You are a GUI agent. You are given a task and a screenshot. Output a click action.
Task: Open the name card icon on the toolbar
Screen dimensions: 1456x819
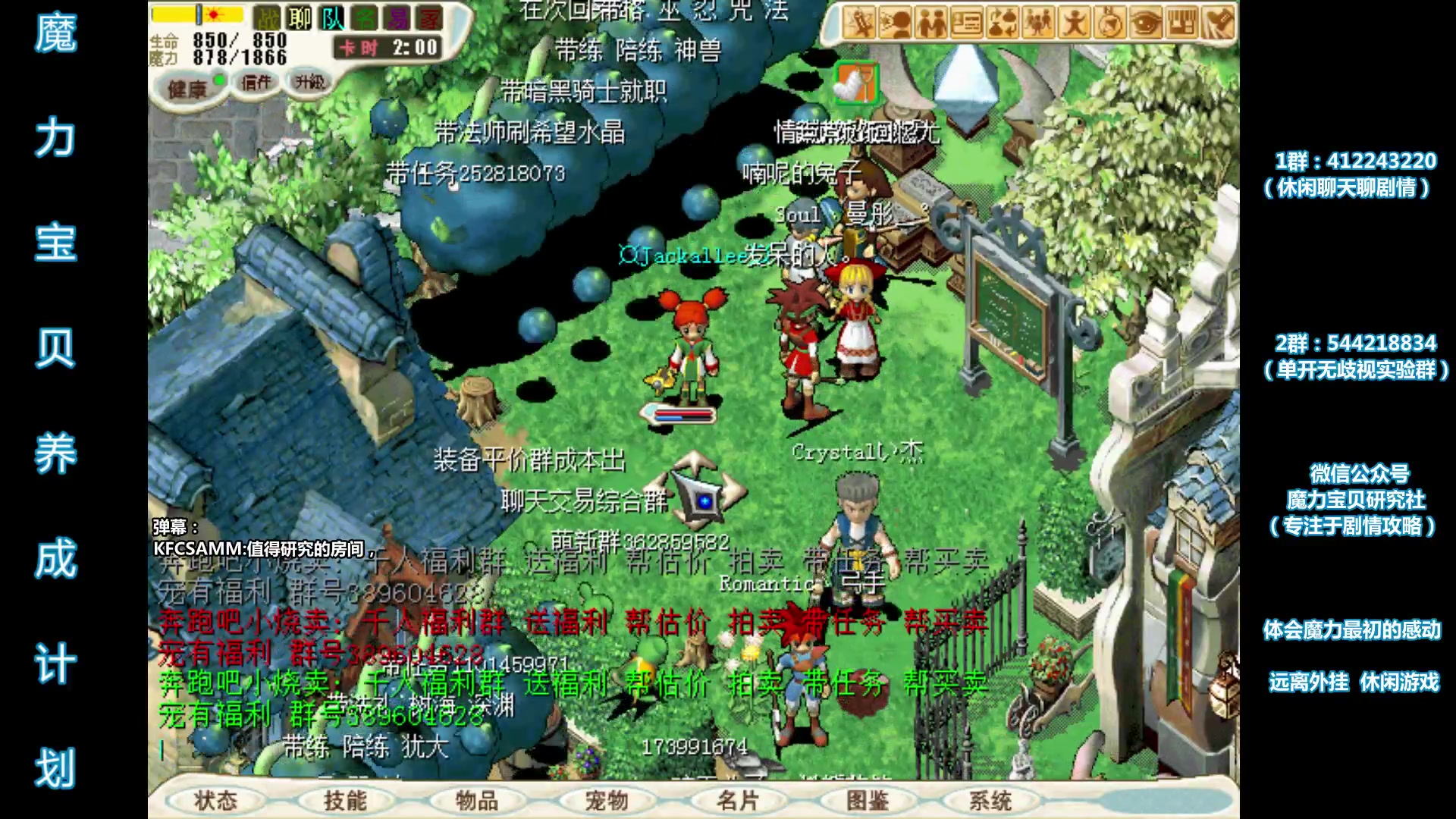click(x=966, y=21)
